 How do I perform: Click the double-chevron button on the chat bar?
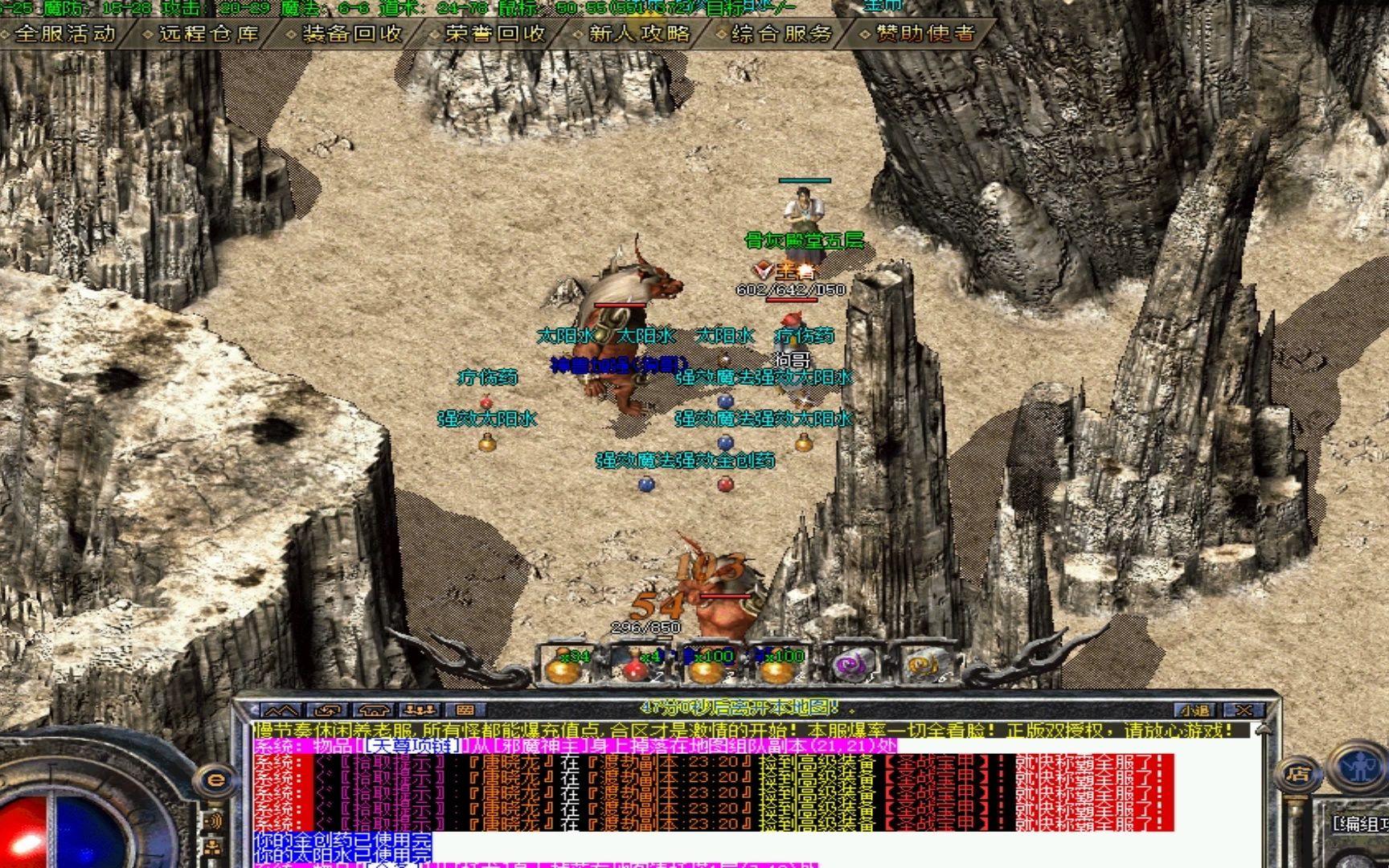click(281, 710)
